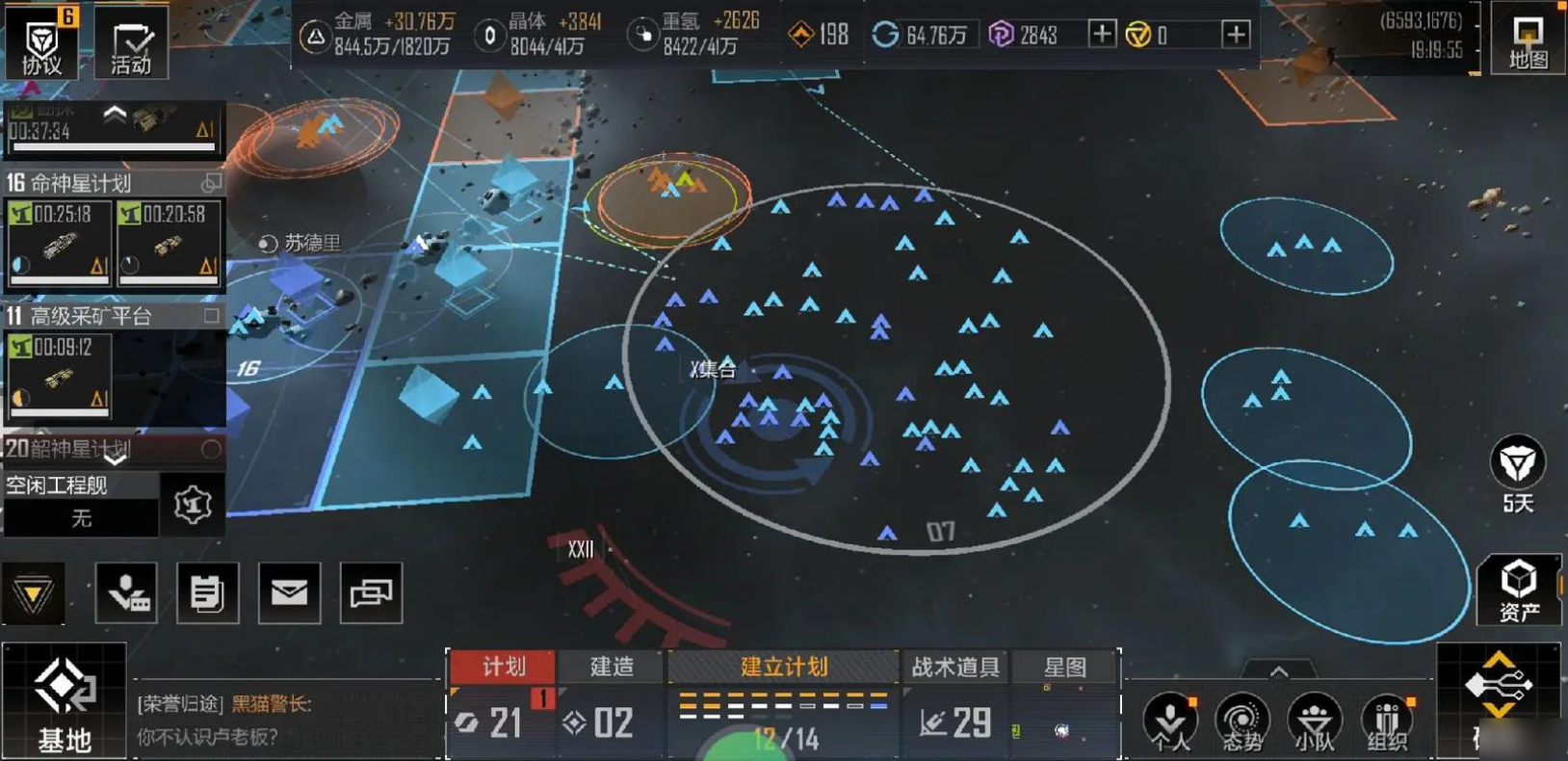Click the idle engineering ship hexagon button
The height and width of the screenshot is (761, 1568).
pos(192,504)
